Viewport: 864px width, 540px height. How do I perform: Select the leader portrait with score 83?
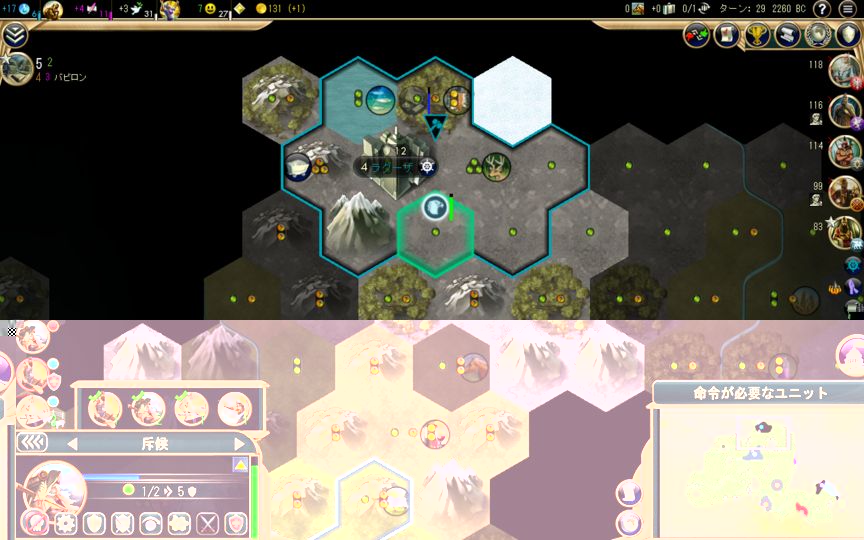844,232
